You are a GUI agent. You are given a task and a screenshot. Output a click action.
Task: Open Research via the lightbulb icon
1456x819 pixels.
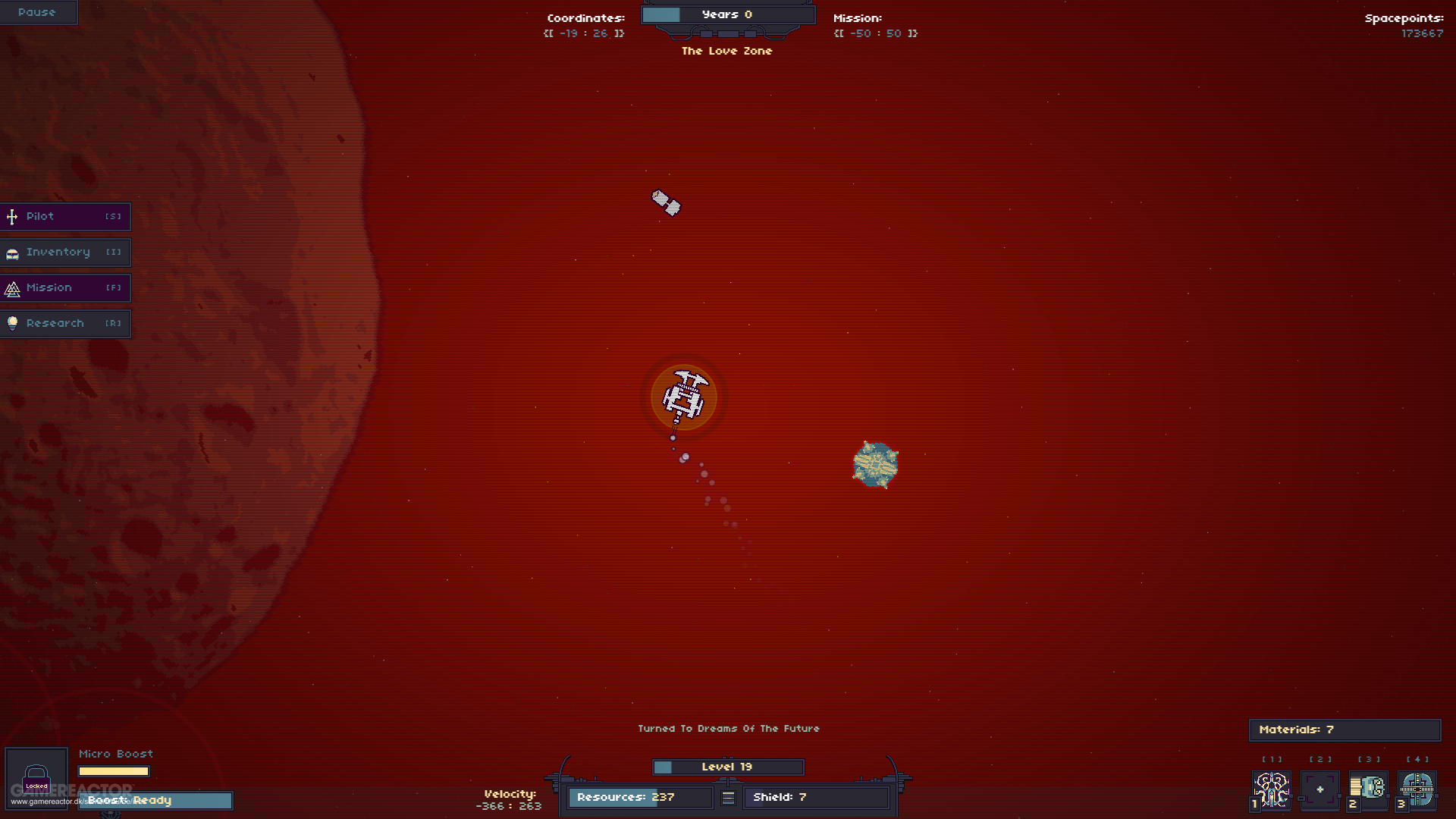12,323
